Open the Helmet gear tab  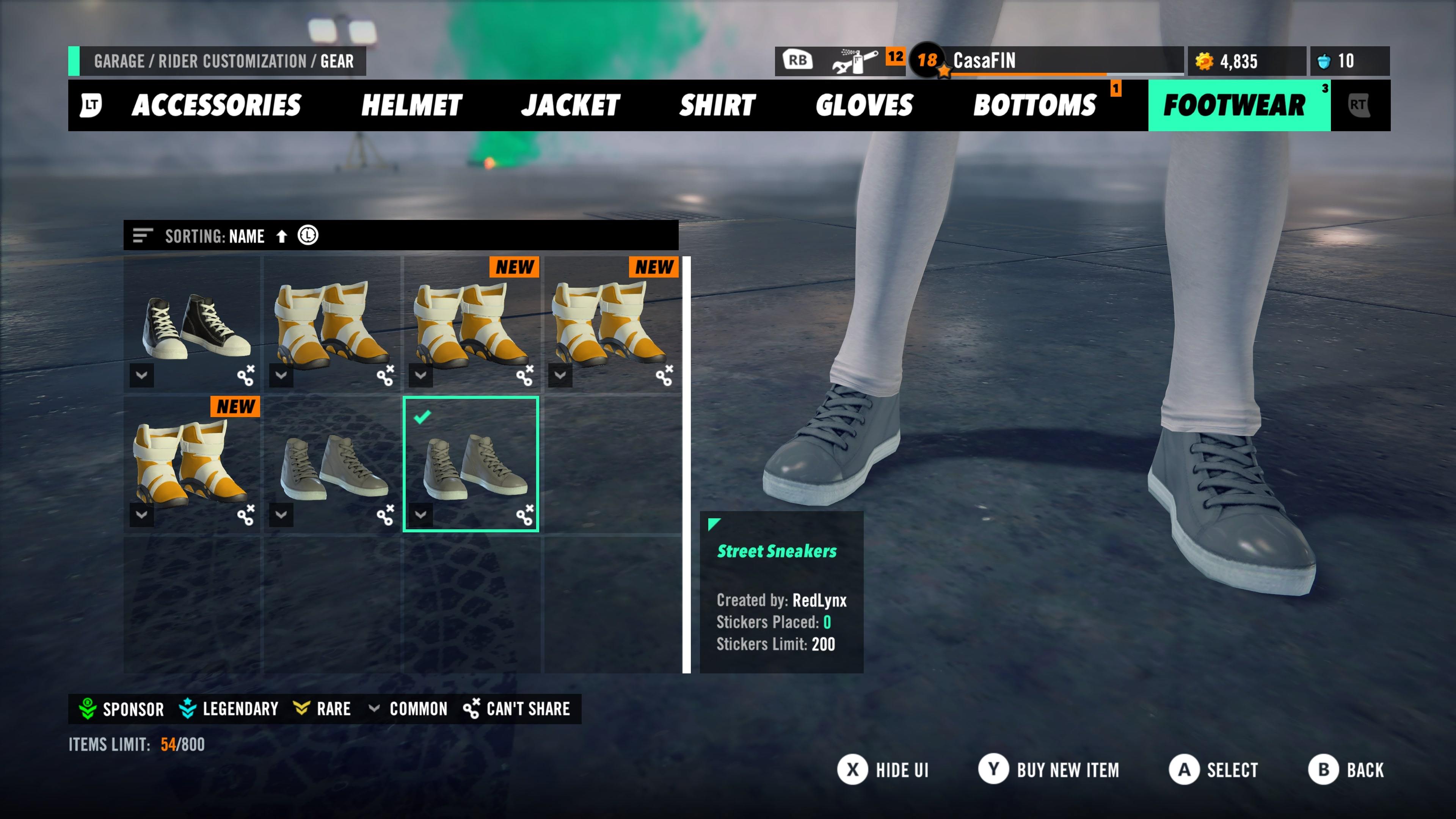click(x=411, y=105)
